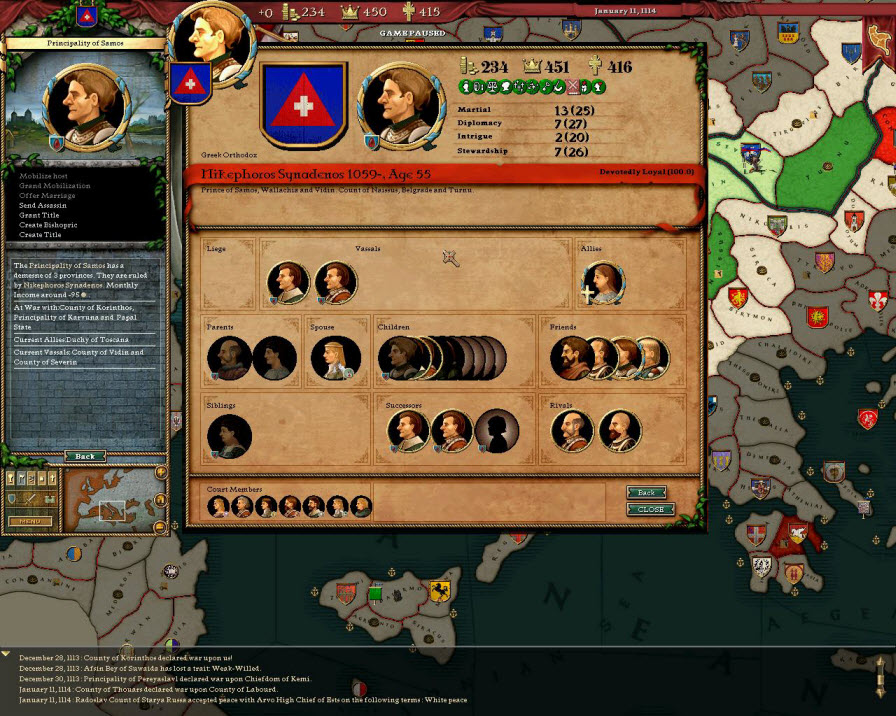Zoom out with the minimap minus button
This screenshot has height=716, width=896.
pyautogui.click(x=160, y=527)
